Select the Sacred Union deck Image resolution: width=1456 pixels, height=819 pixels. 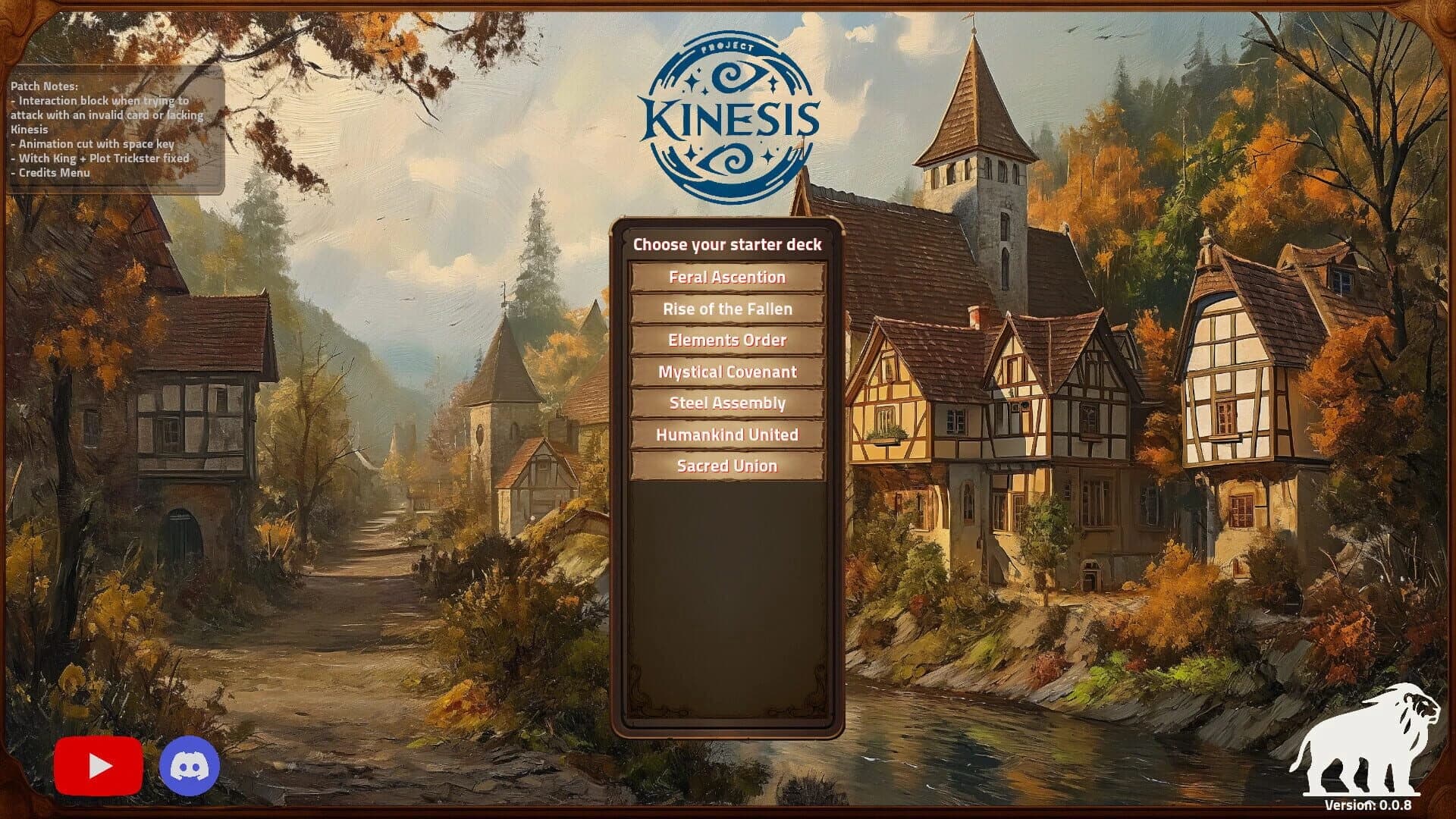[x=726, y=466]
